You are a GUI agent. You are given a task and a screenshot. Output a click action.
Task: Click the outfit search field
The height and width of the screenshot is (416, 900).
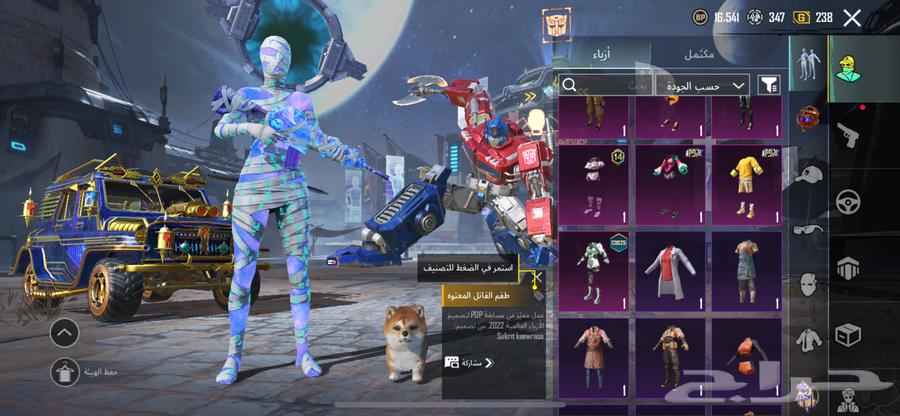605,85
